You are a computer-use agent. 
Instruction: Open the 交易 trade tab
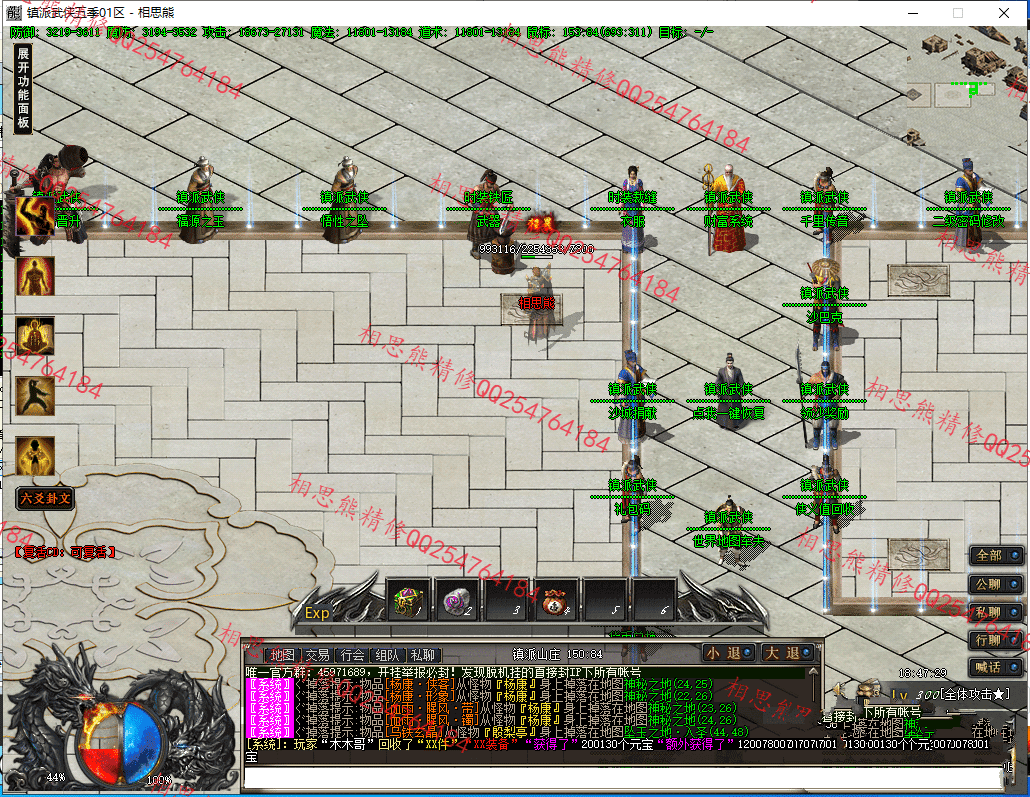click(317, 654)
